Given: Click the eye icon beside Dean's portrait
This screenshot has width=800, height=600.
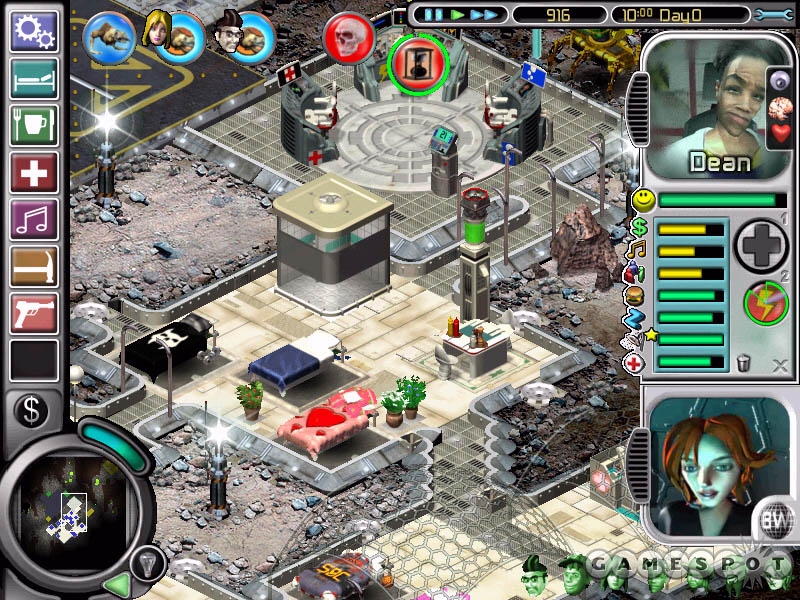Looking at the screenshot, I should click(781, 82).
